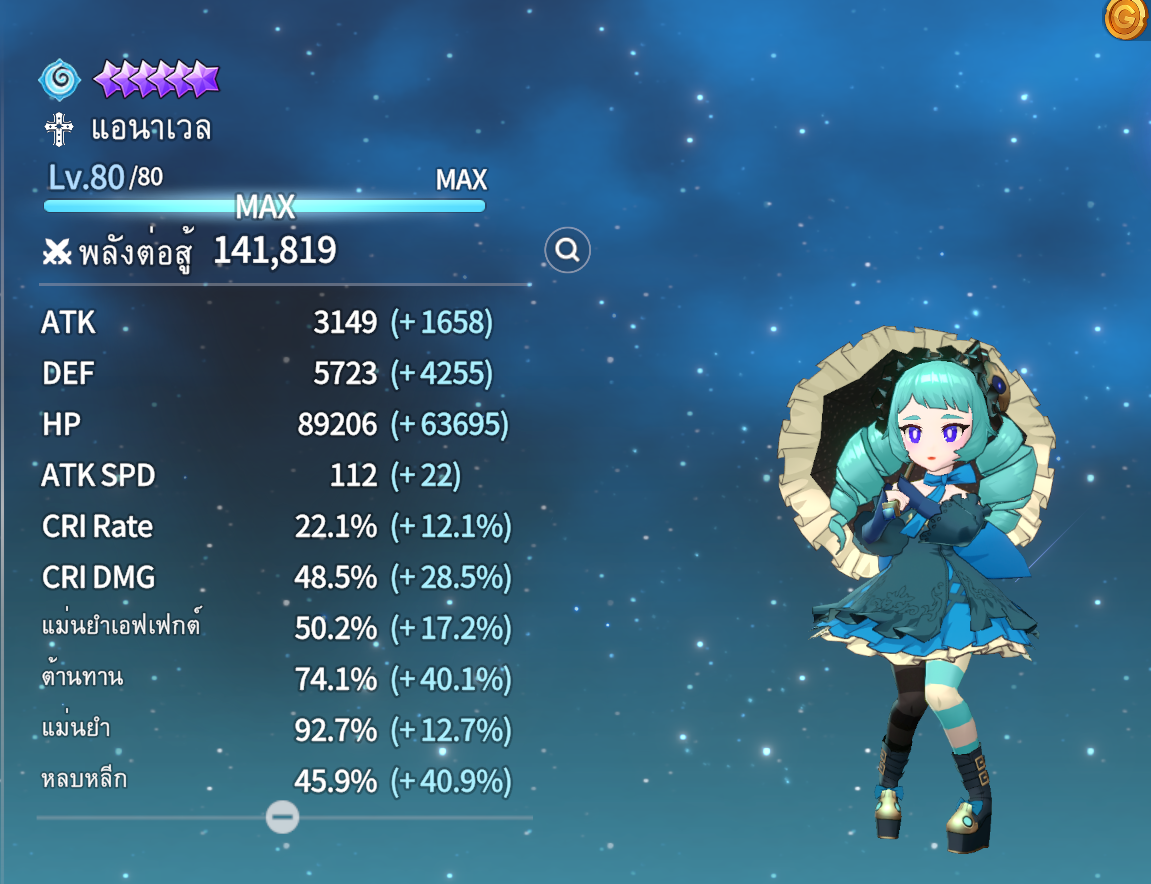
Task: Select the blue swirl element icon
Action: [x=60, y=79]
